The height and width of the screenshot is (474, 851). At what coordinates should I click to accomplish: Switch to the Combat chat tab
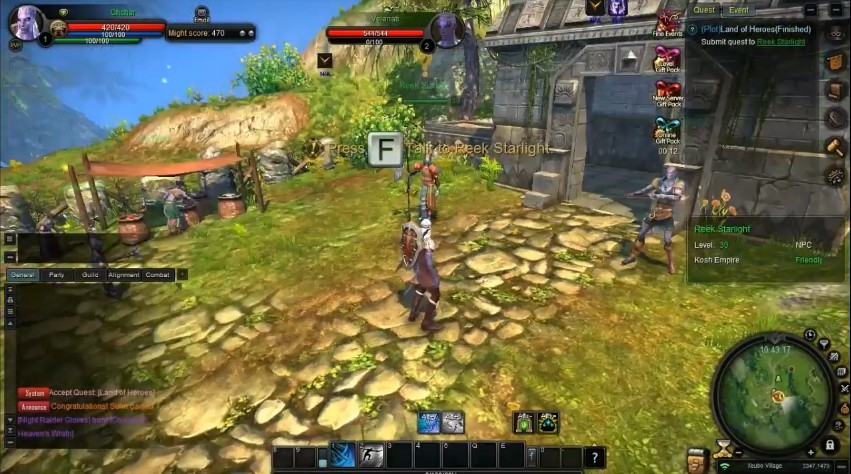click(158, 274)
